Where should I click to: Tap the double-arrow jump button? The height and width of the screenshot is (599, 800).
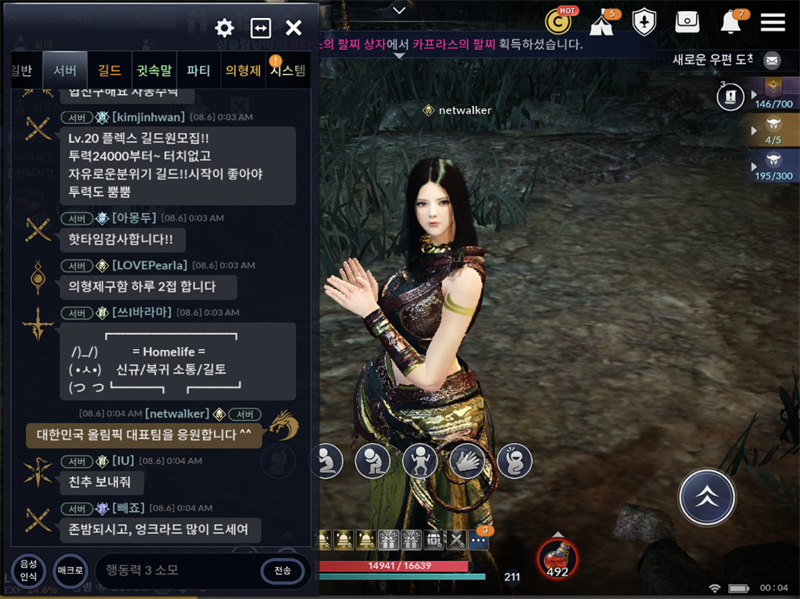[707, 497]
